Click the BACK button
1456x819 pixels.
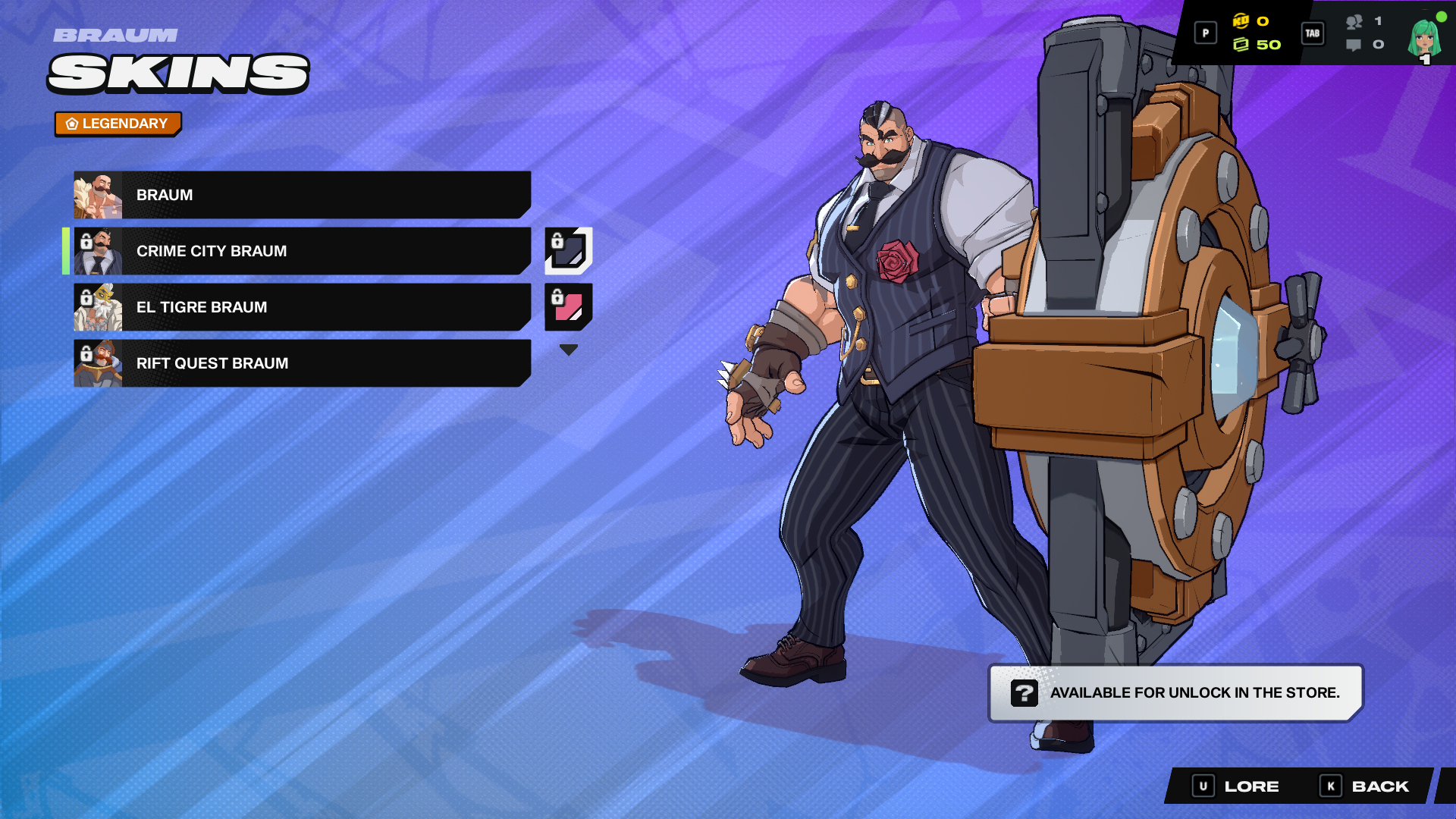(1380, 786)
